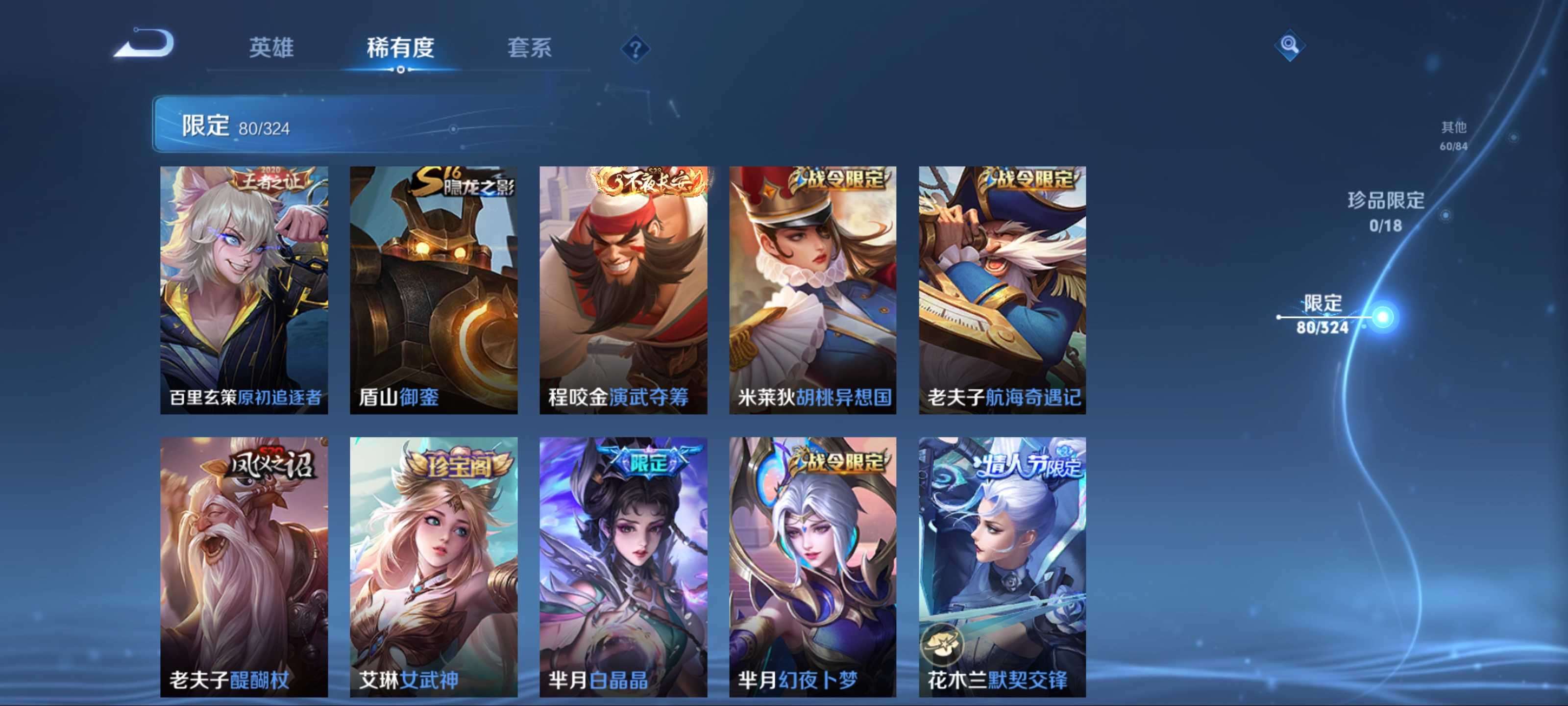1568x706 pixels.
Task: Open the question mark help icon
Action: (635, 49)
